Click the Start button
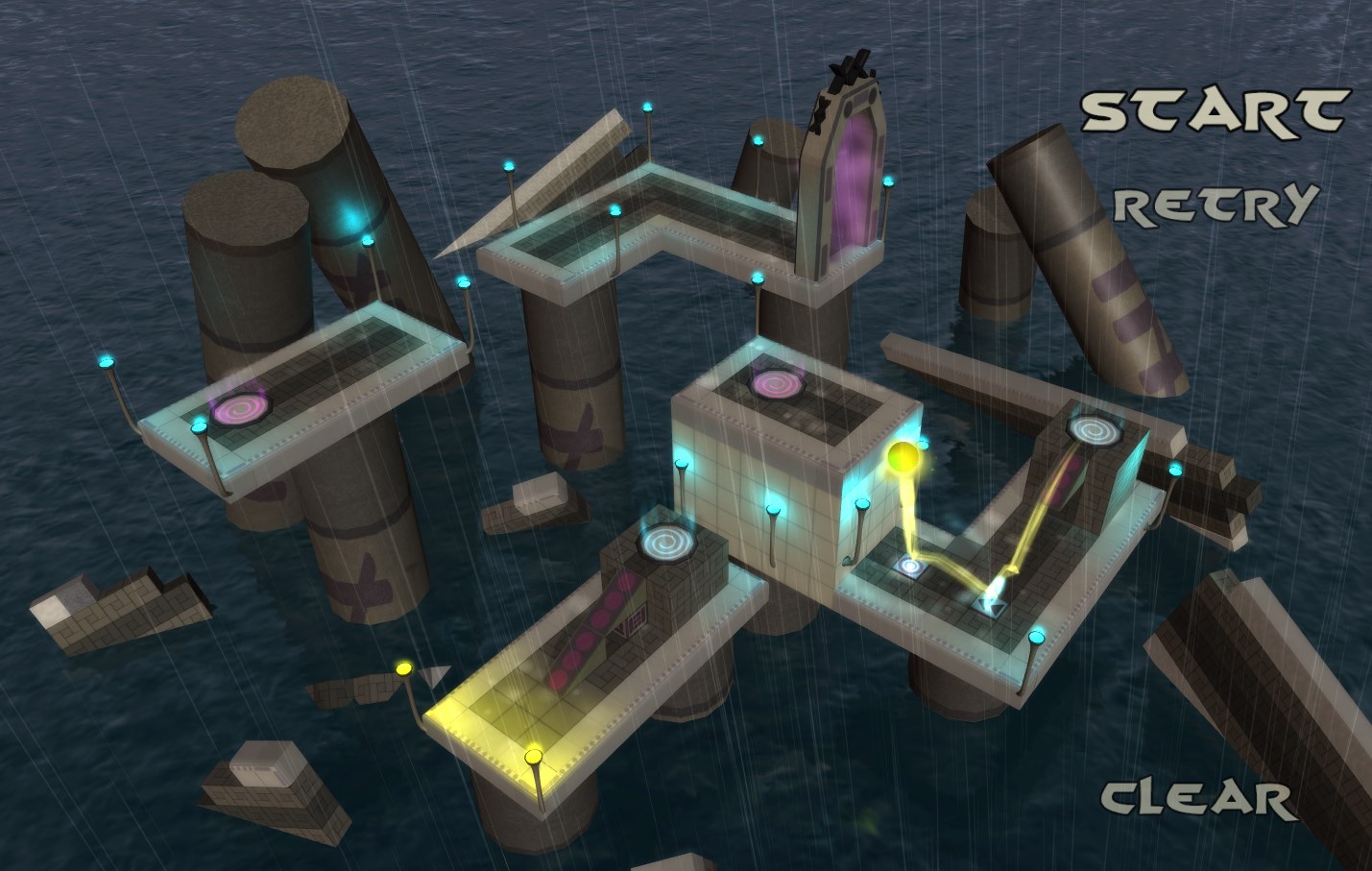The width and height of the screenshot is (1372, 871). coord(1216,111)
